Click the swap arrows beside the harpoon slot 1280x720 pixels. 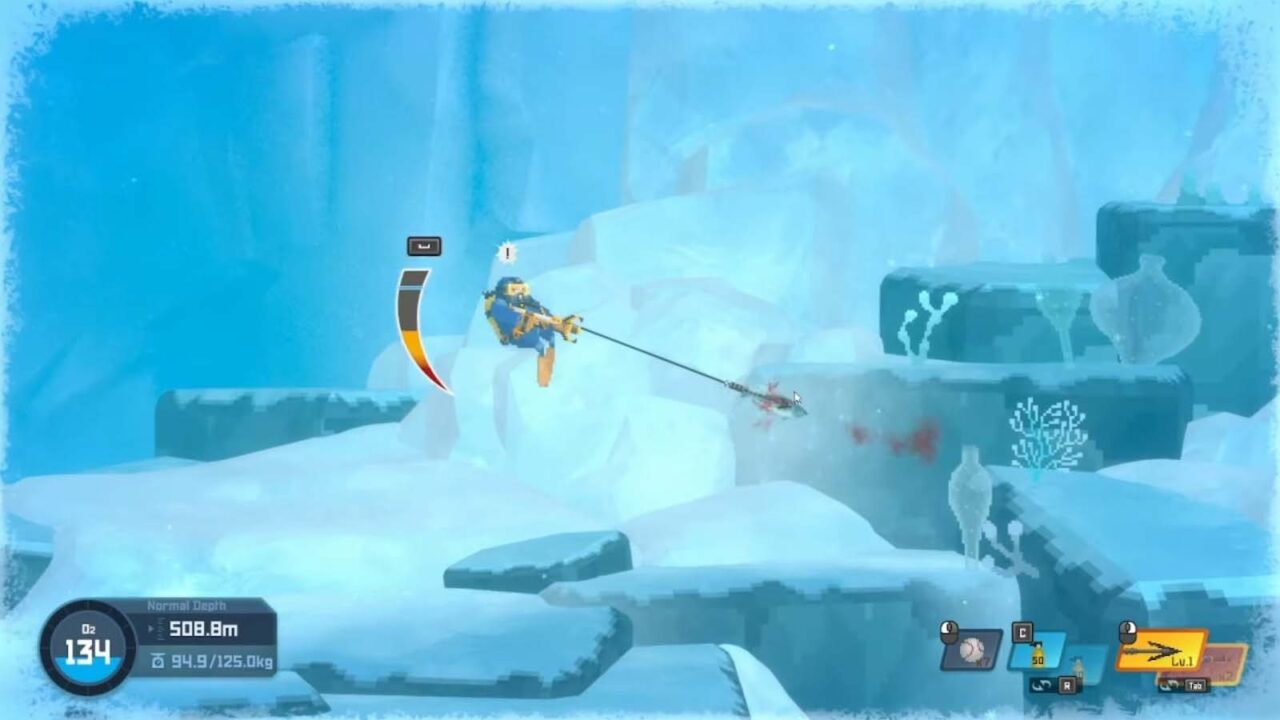(x=1167, y=686)
